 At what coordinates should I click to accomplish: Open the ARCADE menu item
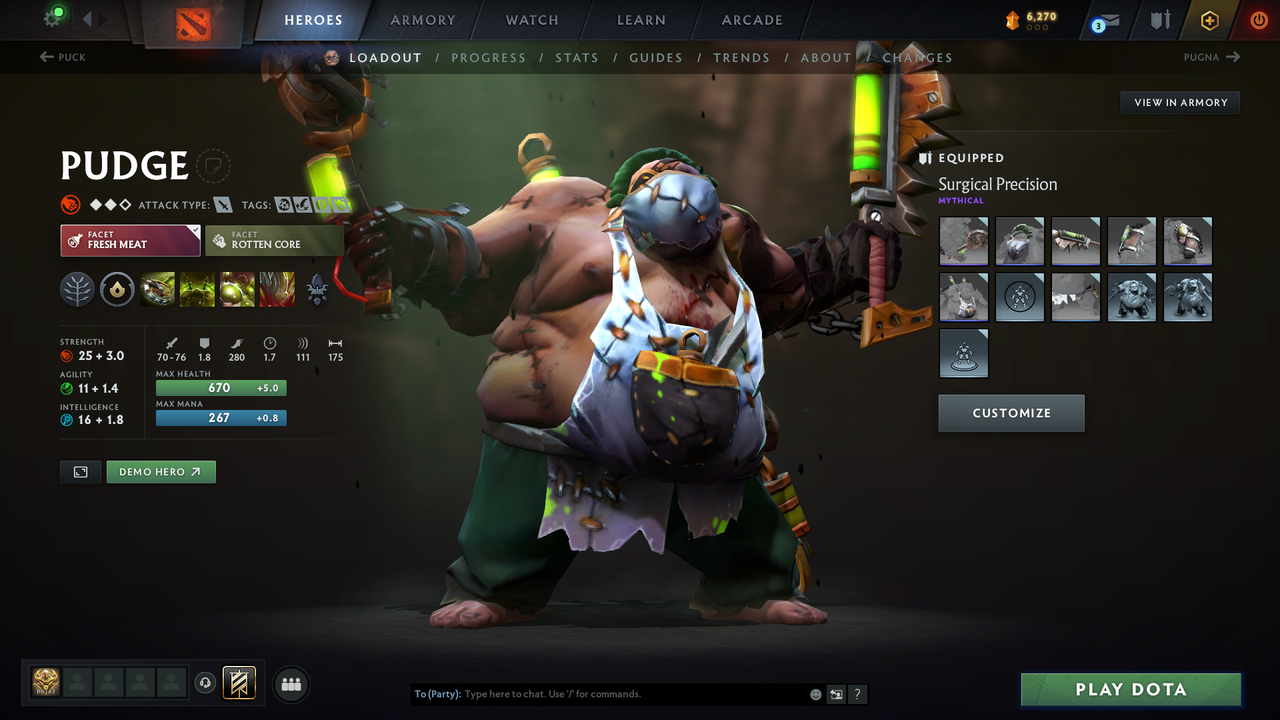tap(751, 20)
